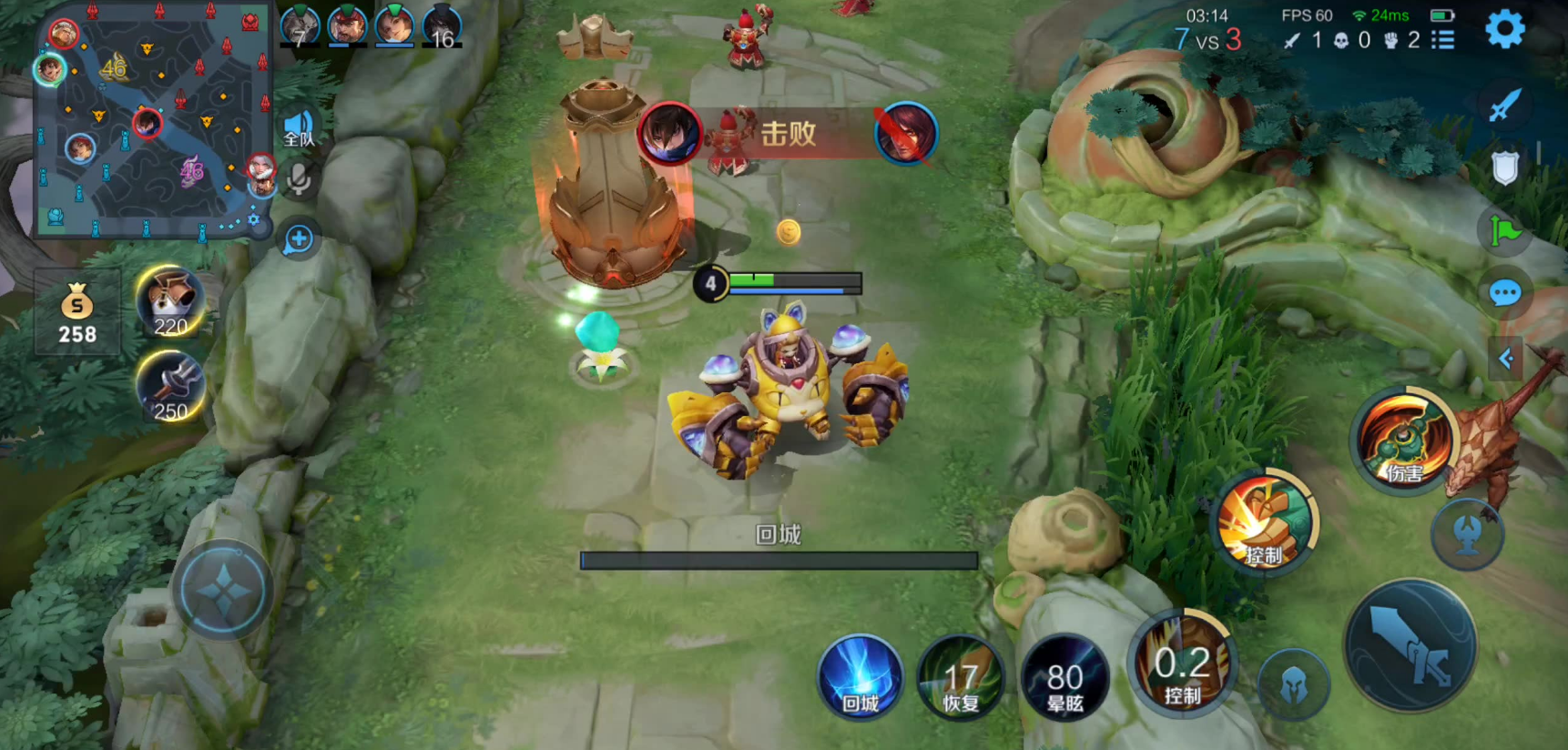Screen dimensions: 1568x750
Task: Cast the middle 控制 skill
Action: click(1265, 522)
